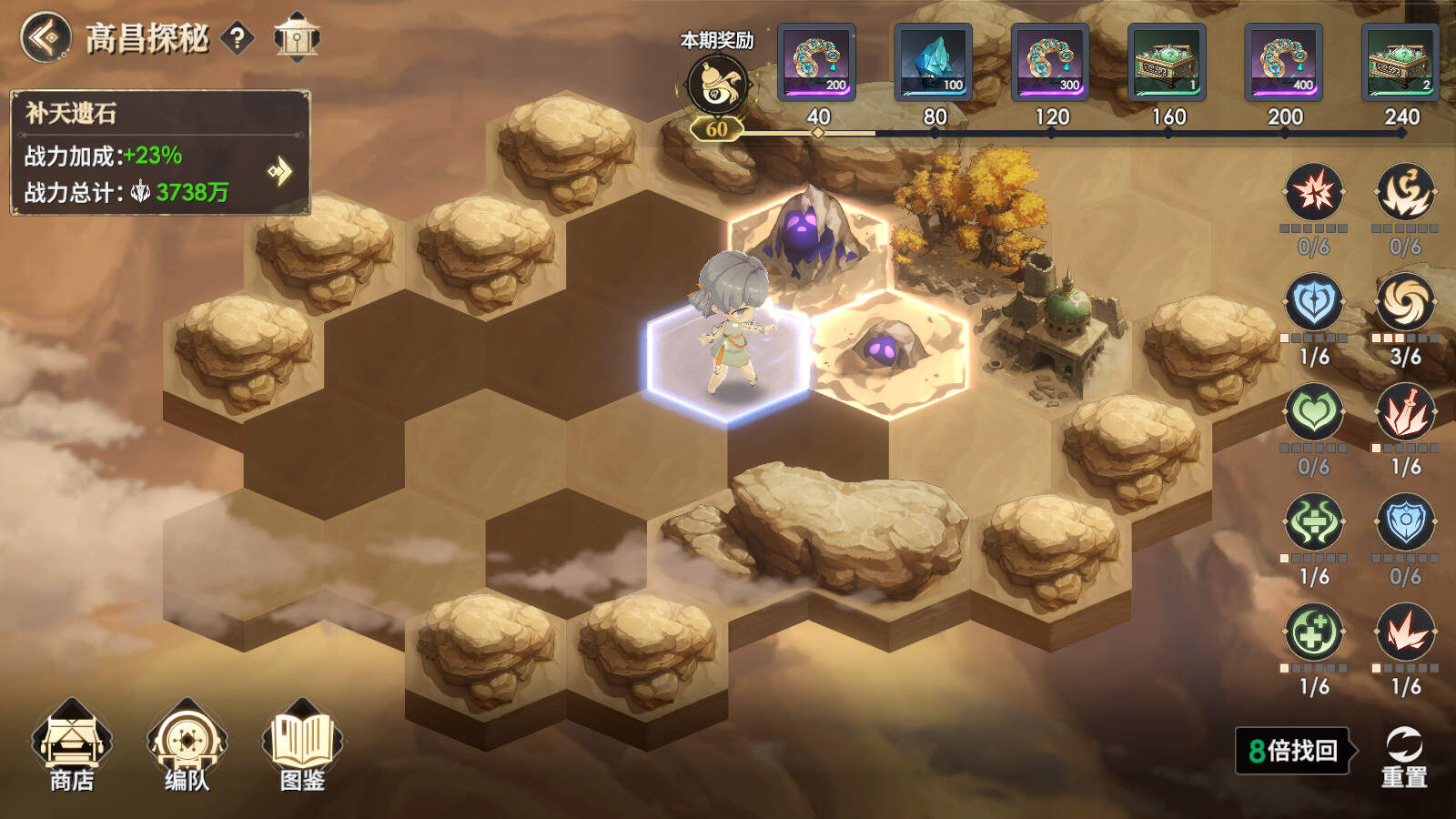Viewport: 1456px width, 819px height.
Task: Open the question mark help info
Action: pyautogui.click(x=238, y=38)
